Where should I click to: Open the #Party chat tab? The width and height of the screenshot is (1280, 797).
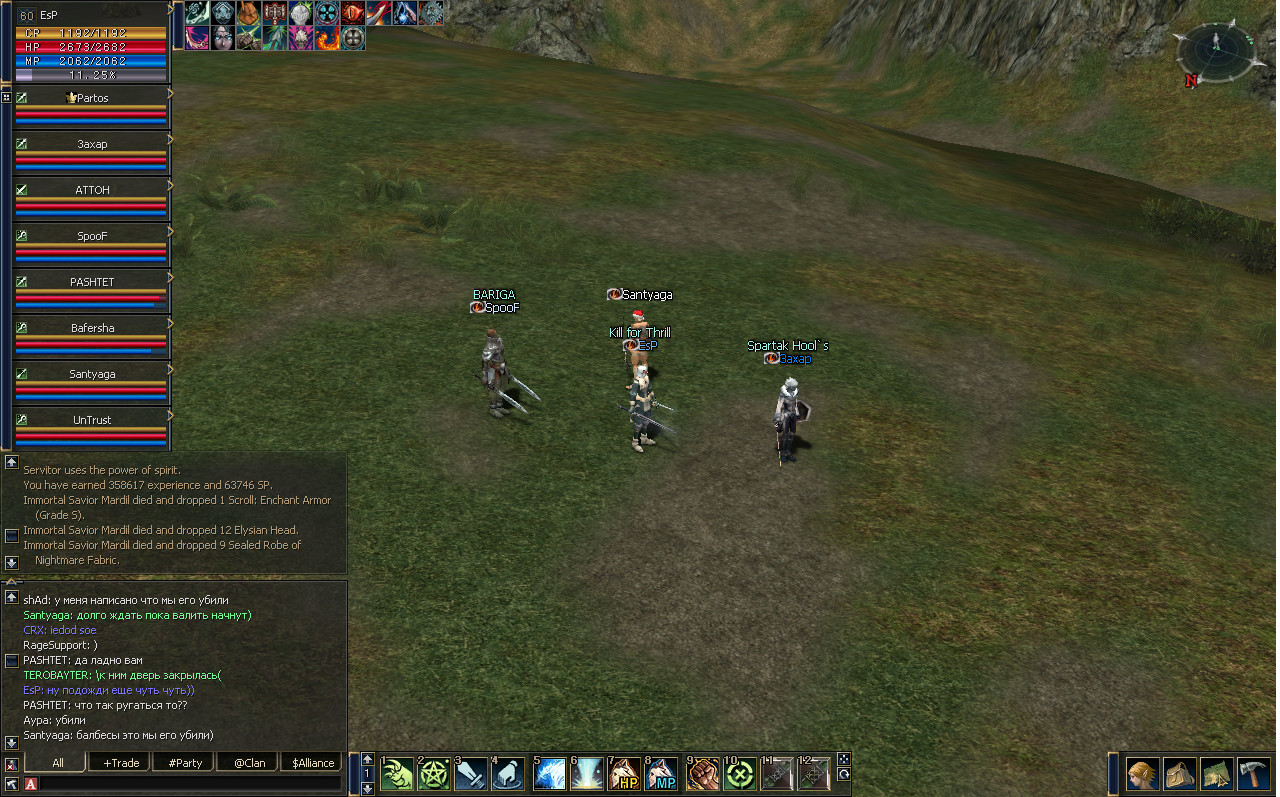[185, 763]
